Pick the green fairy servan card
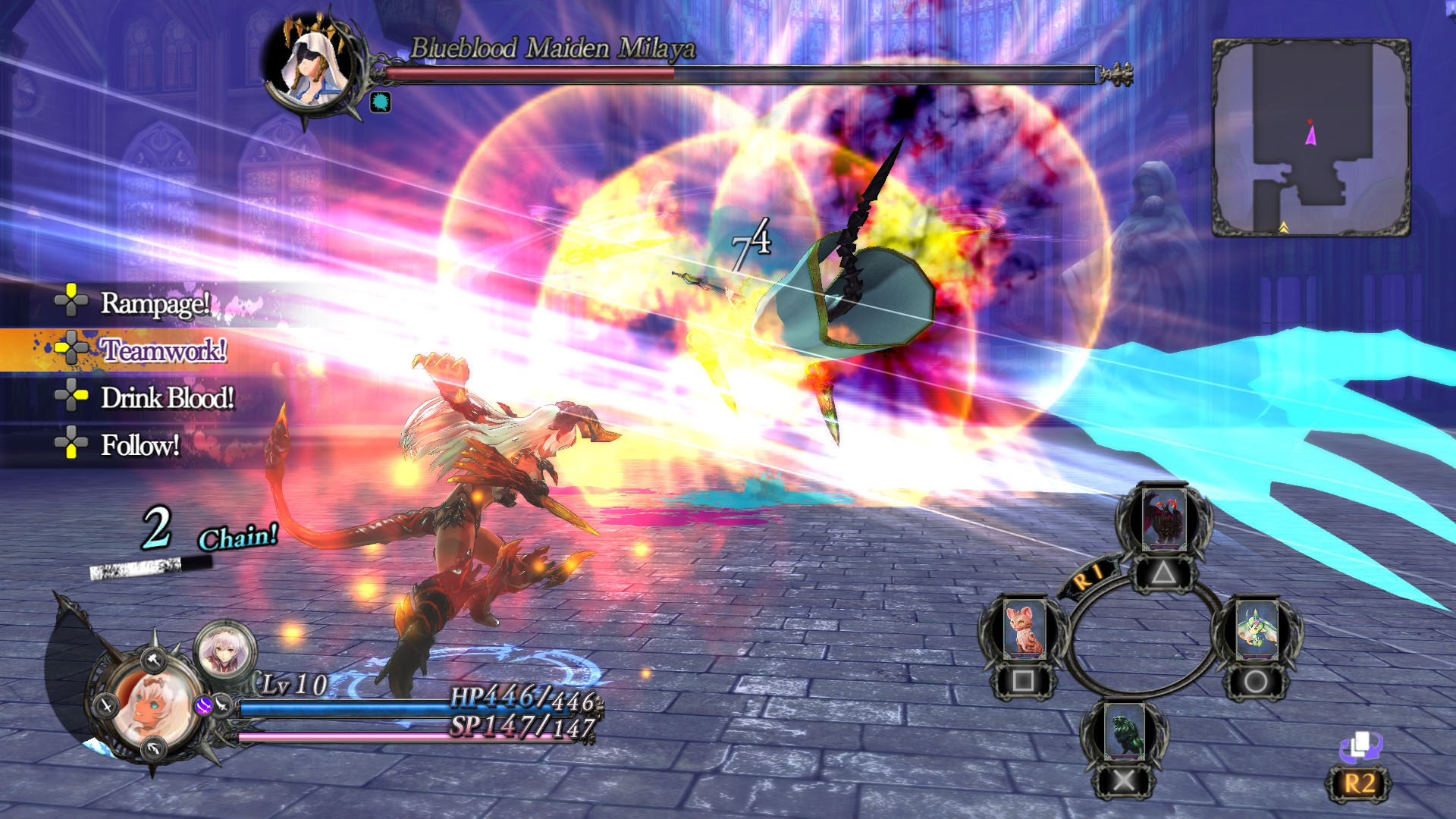Image resolution: width=1456 pixels, height=819 pixels. [x=1257, y=629]
